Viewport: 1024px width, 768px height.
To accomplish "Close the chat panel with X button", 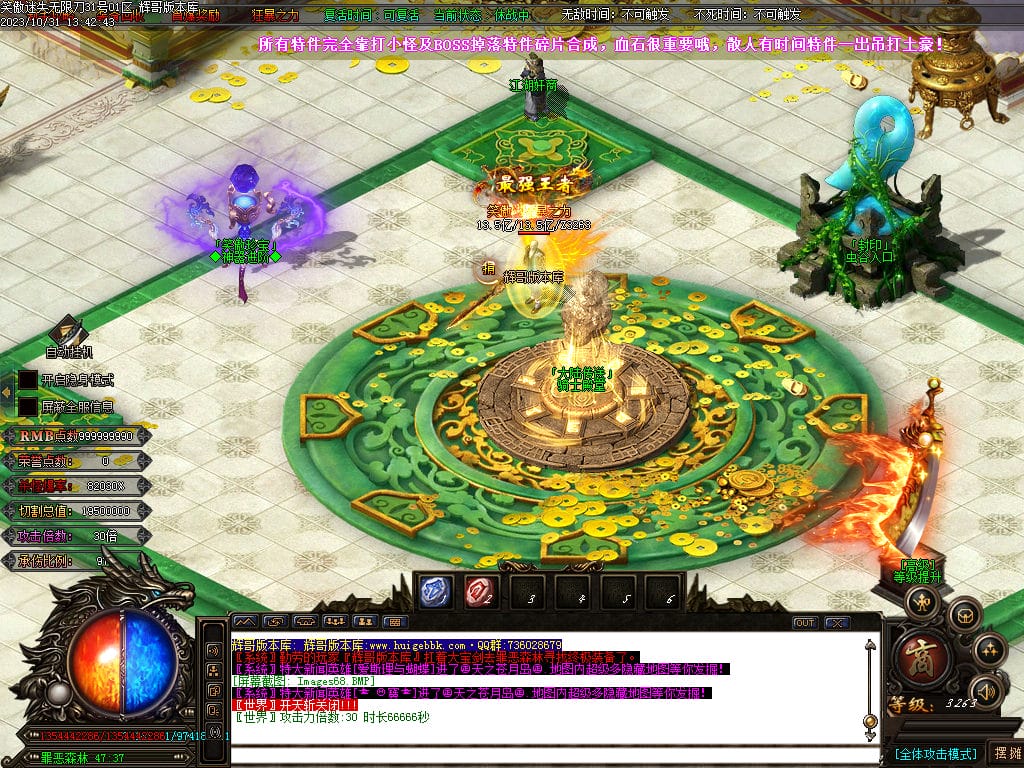I will tap(836, 622).
